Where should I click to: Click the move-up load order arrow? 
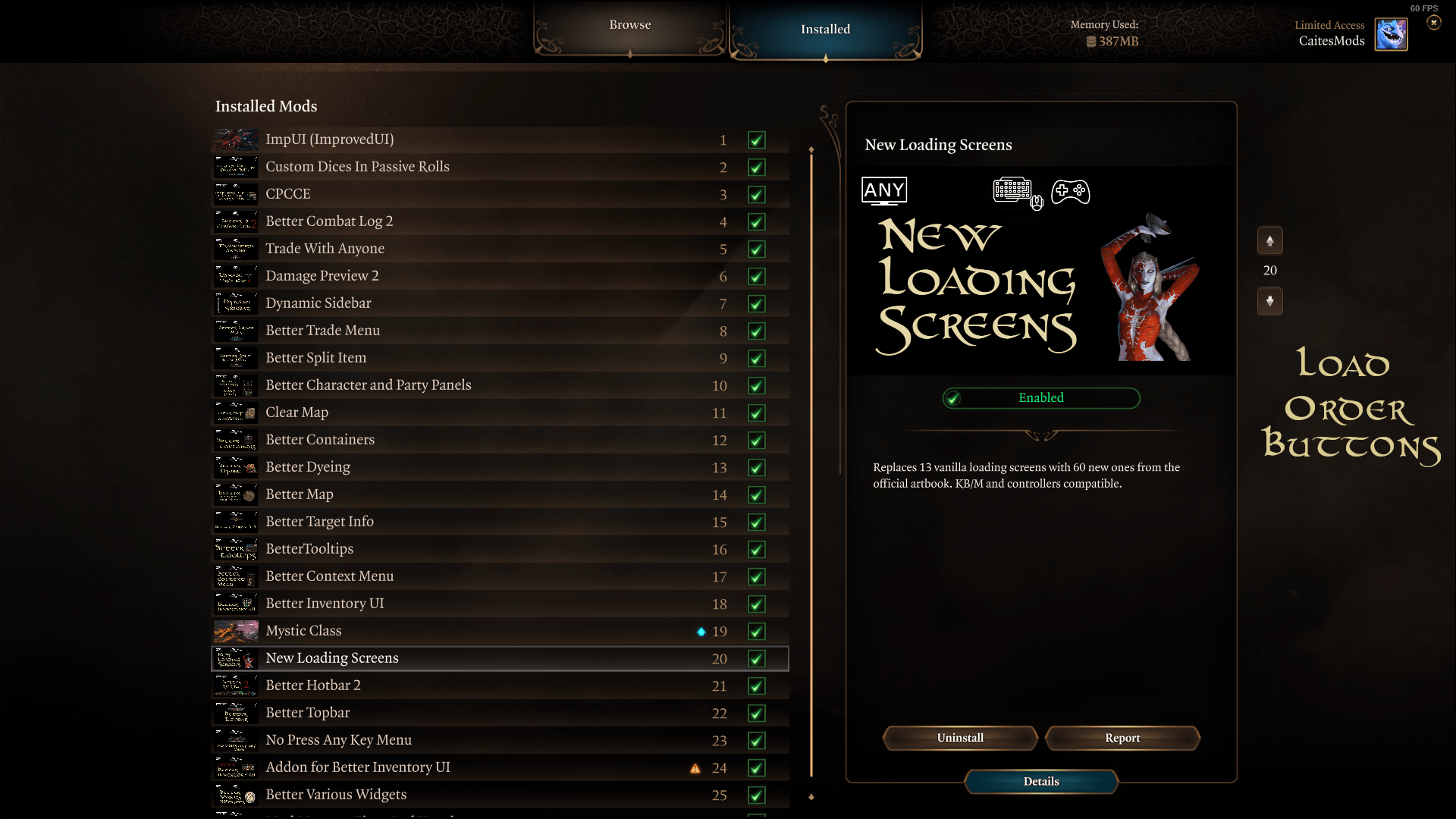[1270, 240]
